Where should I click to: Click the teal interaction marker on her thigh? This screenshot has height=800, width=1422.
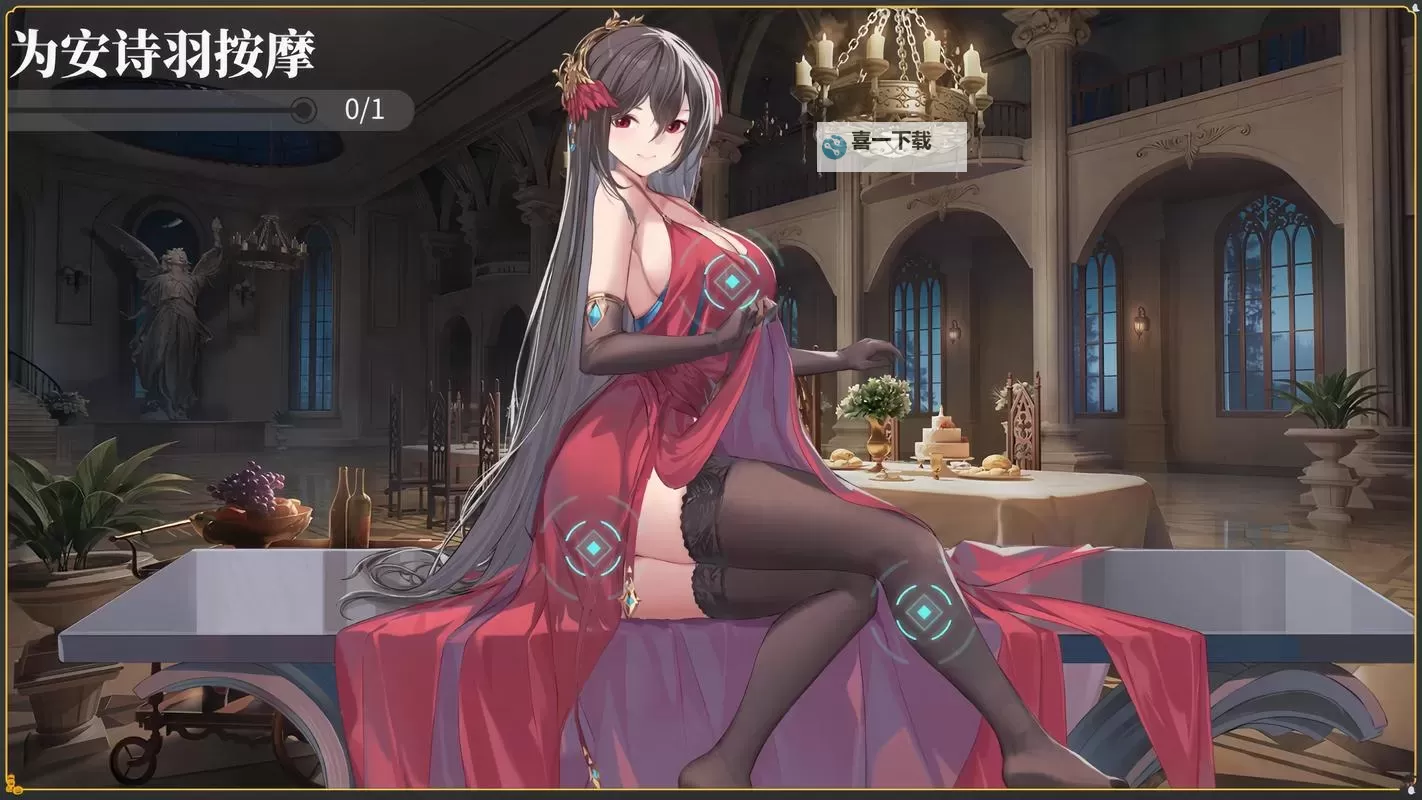click(x=593, y=546)
